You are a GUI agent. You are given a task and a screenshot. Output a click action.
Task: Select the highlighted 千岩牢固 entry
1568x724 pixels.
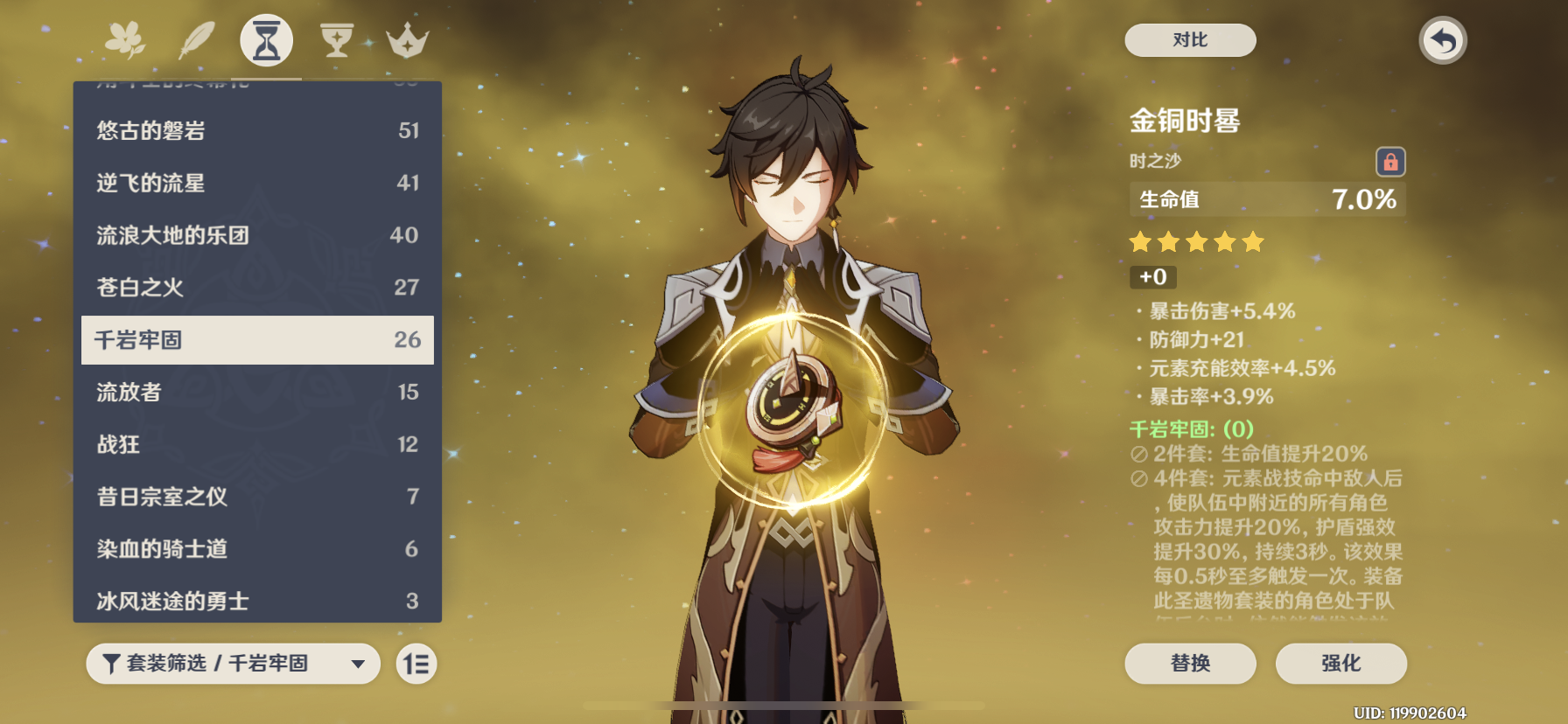(257, 340)
